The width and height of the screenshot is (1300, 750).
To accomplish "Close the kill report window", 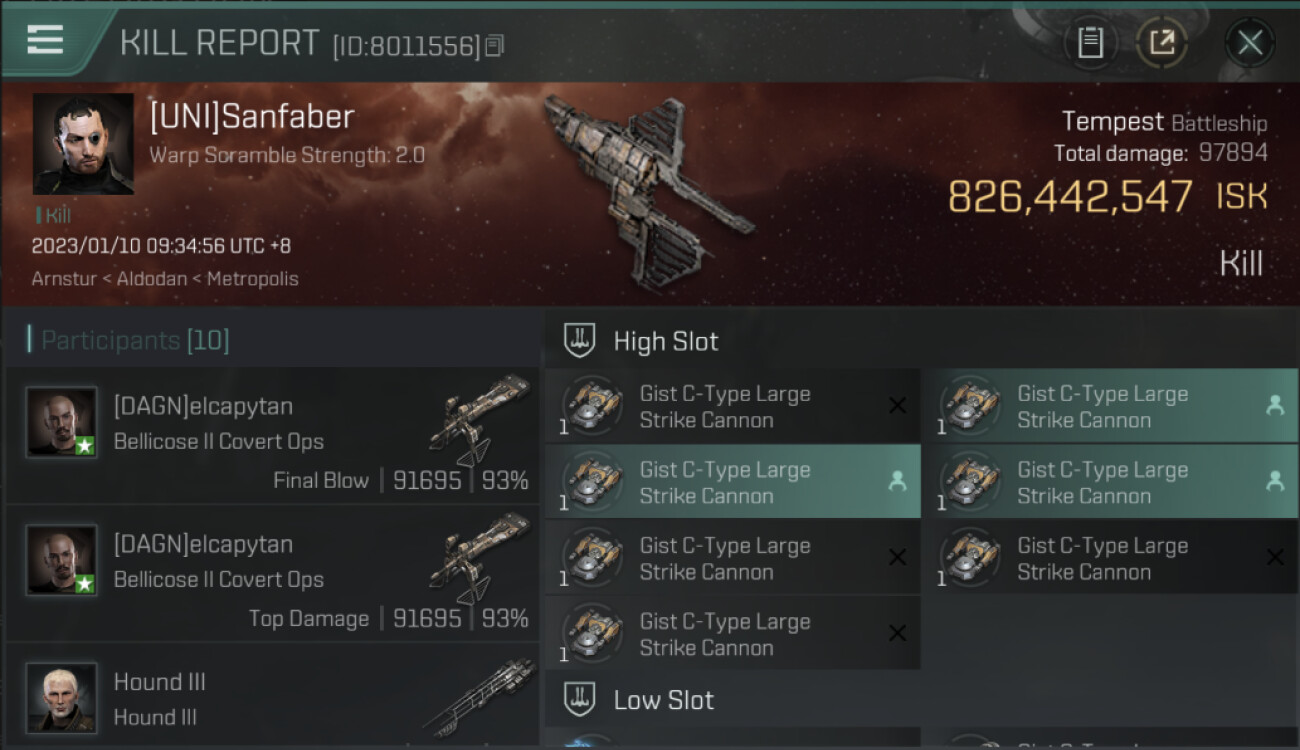I will click(1249, 43).
